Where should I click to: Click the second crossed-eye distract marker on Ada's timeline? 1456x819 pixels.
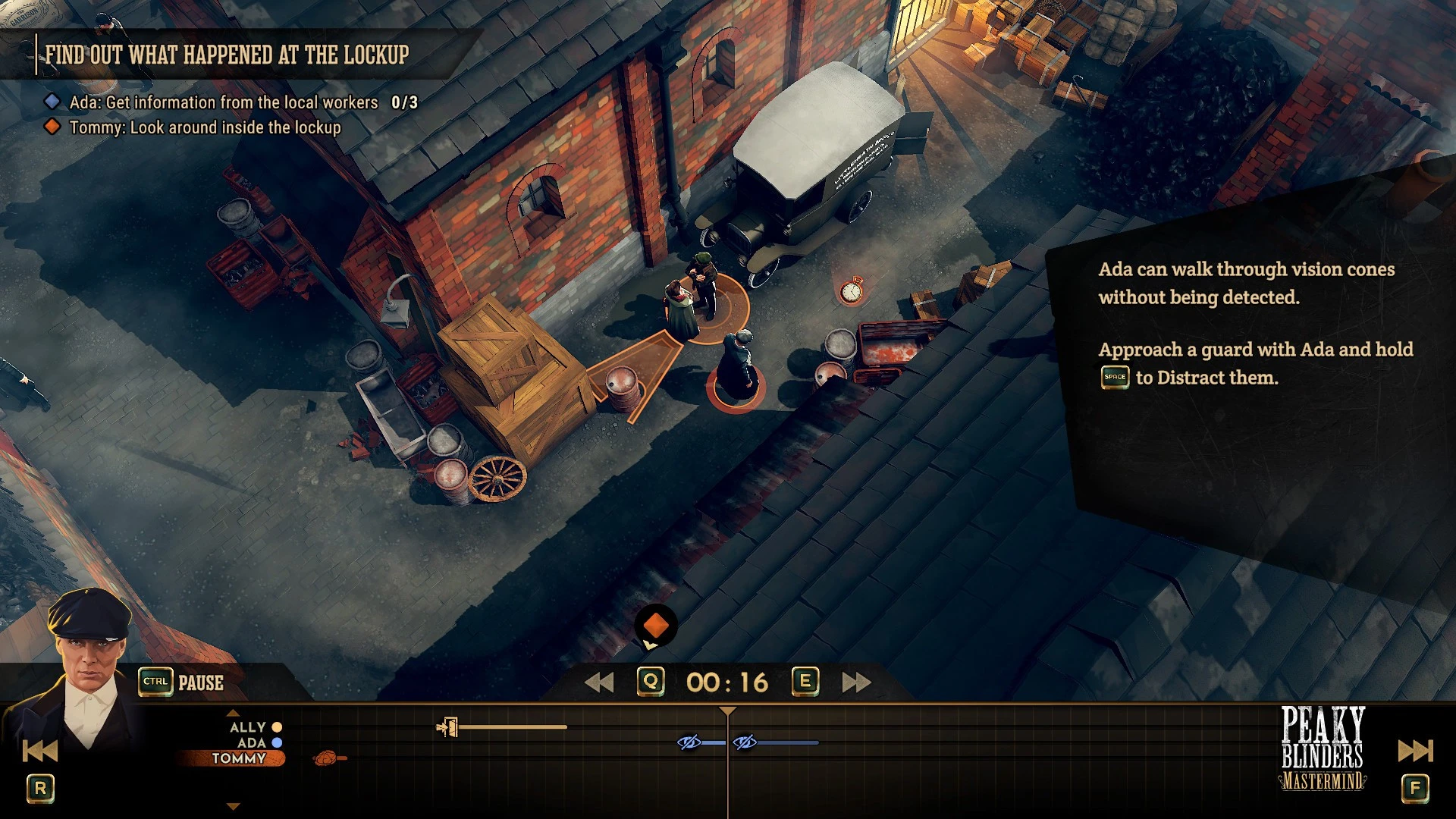(x=745, y=742)
